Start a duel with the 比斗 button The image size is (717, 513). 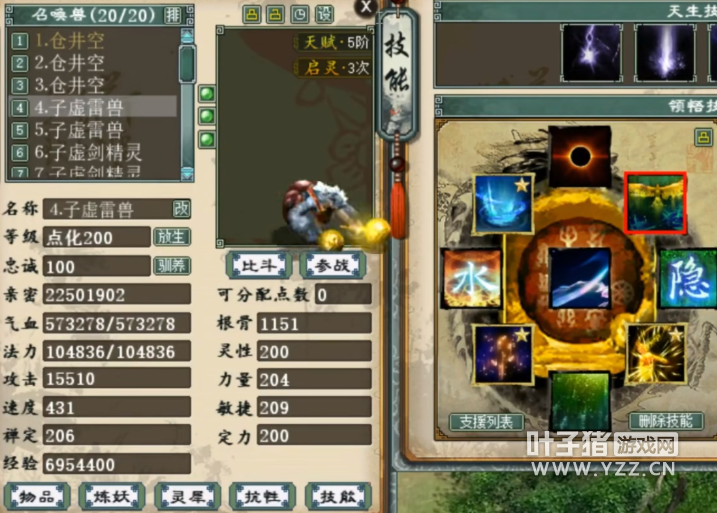(258, 265)
